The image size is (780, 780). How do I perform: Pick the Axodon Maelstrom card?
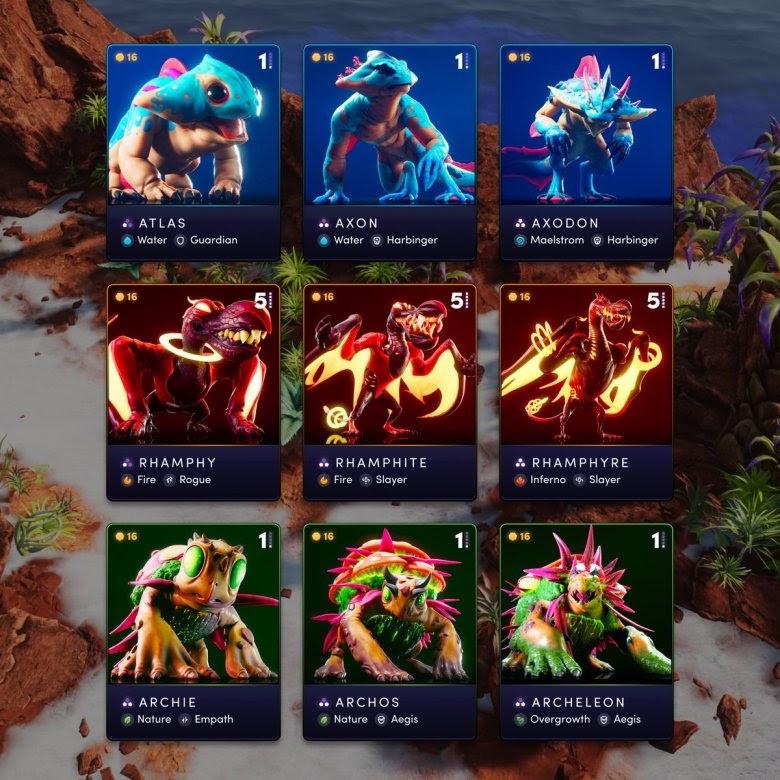tap(586, 152)
